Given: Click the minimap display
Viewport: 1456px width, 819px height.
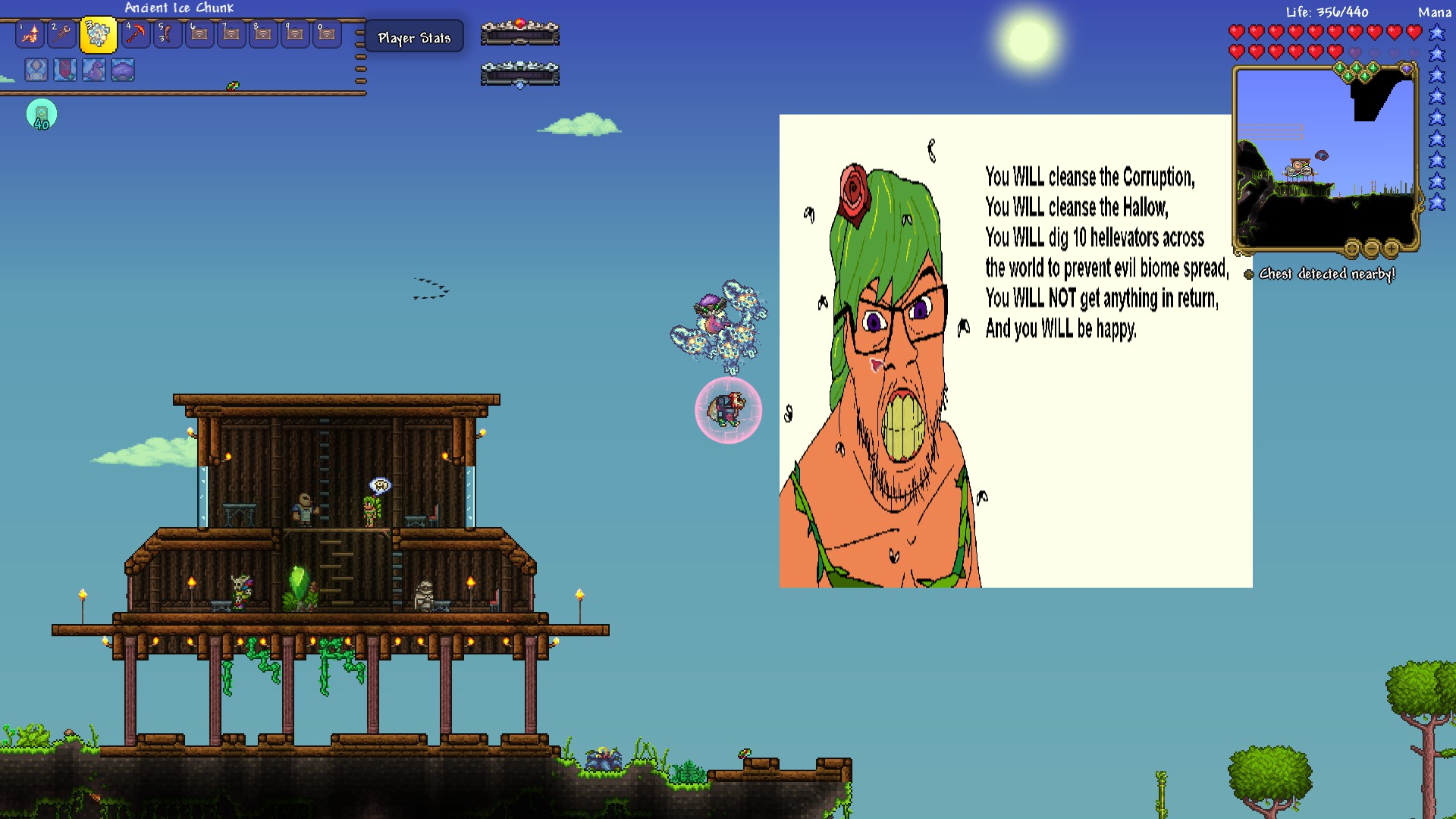Looking at the screenshot, I should pos(1325,159).
